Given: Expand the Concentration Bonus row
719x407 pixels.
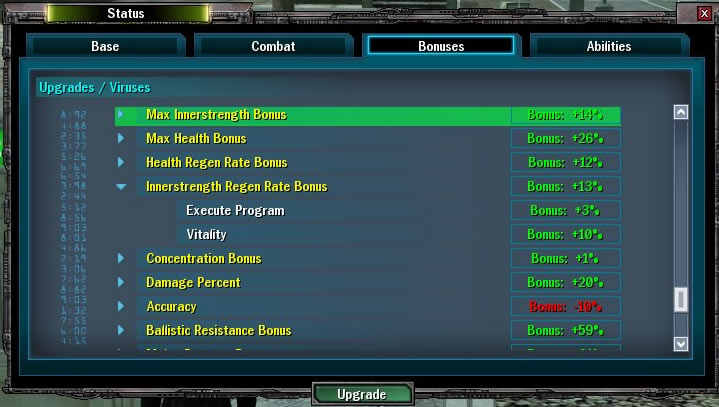Looking at the screenshot, I should pos(121,259).
